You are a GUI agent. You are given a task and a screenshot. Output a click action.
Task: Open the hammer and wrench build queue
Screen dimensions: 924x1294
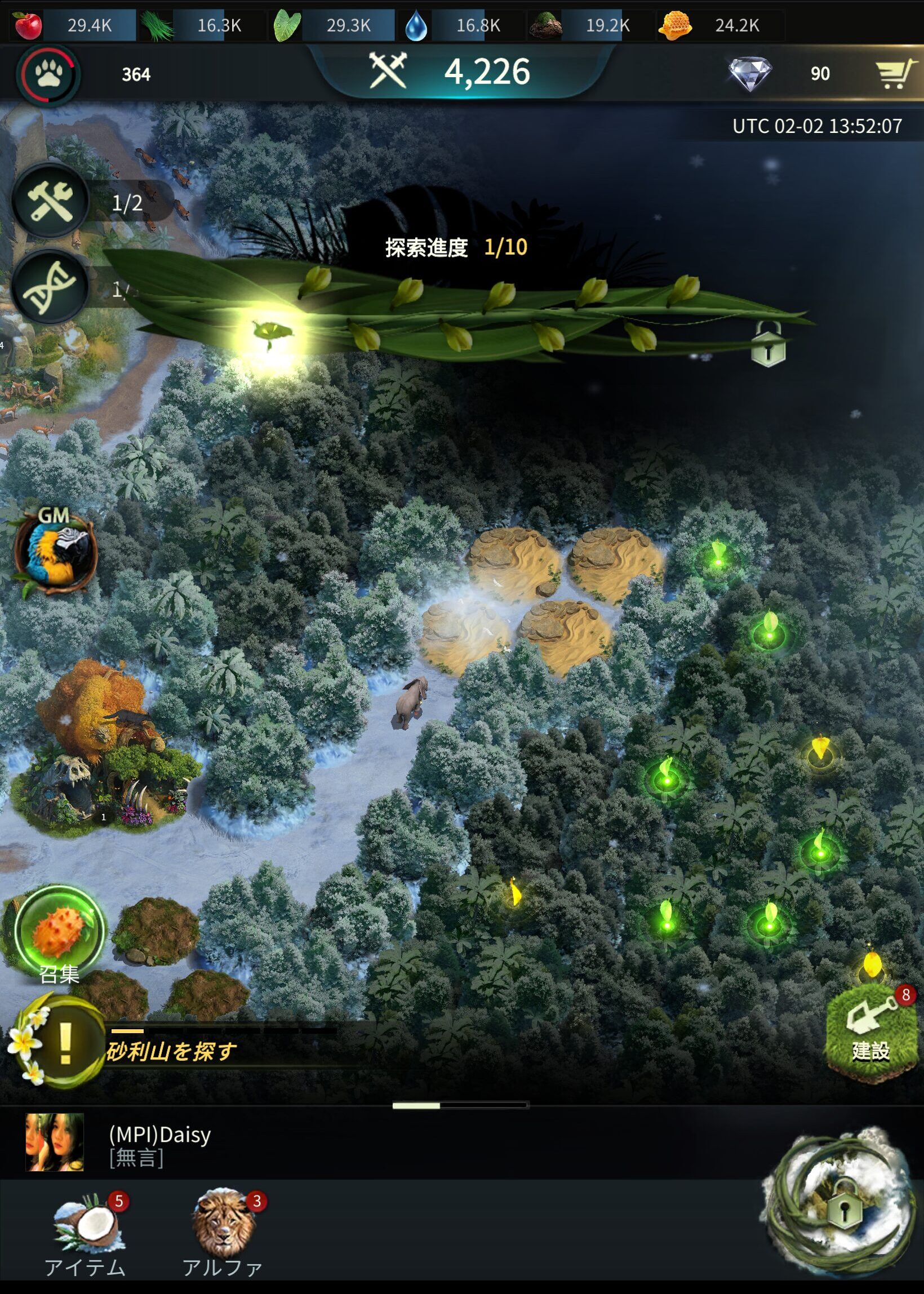pos(51,201)
